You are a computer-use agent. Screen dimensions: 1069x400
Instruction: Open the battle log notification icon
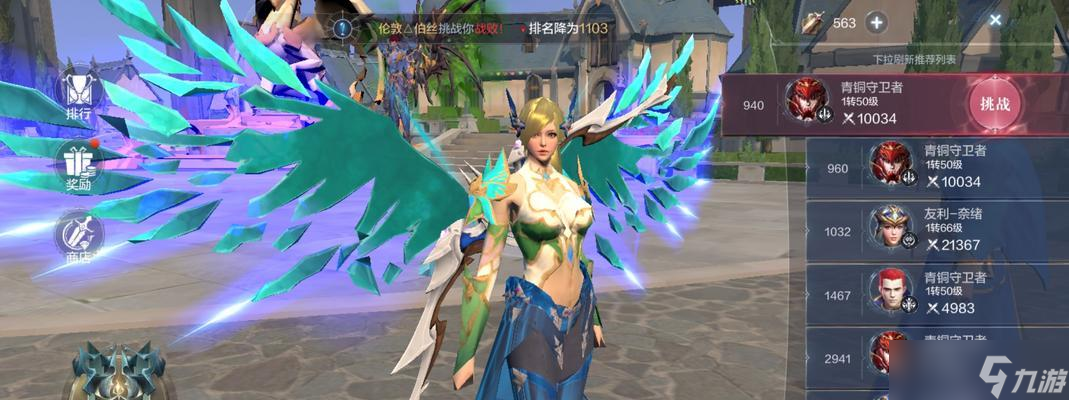[x=343, y=29]
